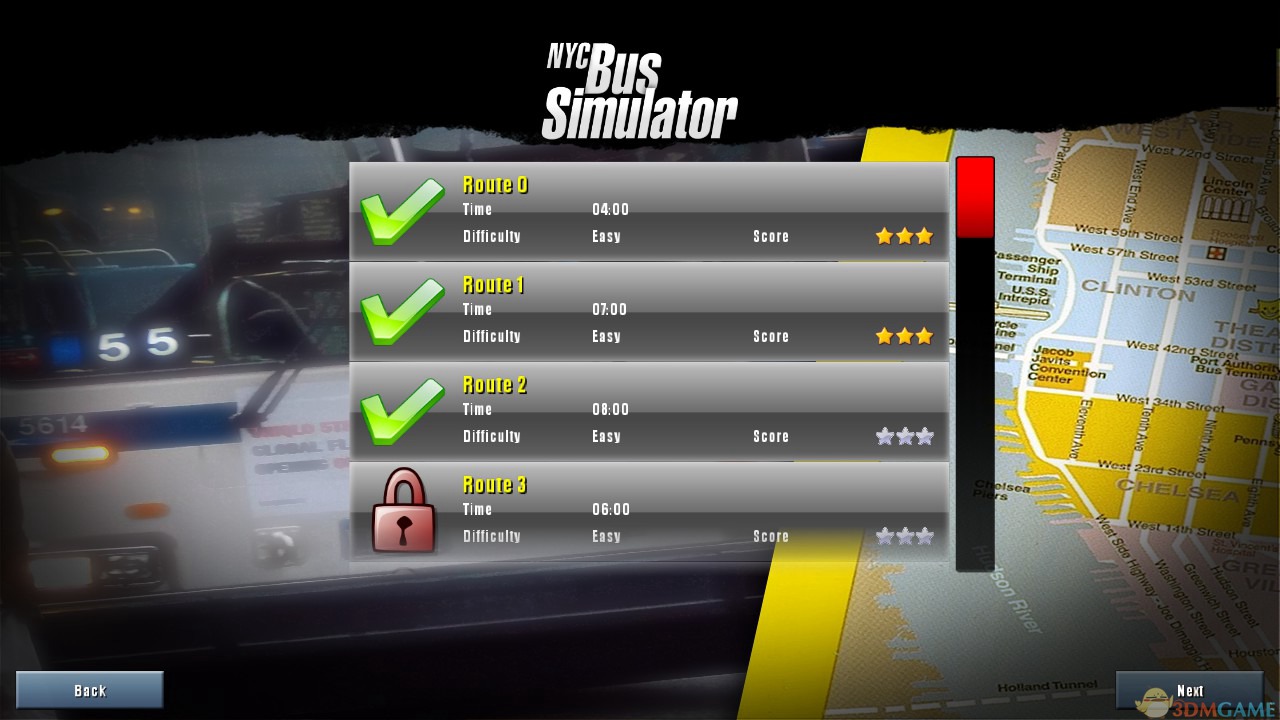Click the locked Route 3 entry
The image size is (1280, 720).
[x=650, y=509]
